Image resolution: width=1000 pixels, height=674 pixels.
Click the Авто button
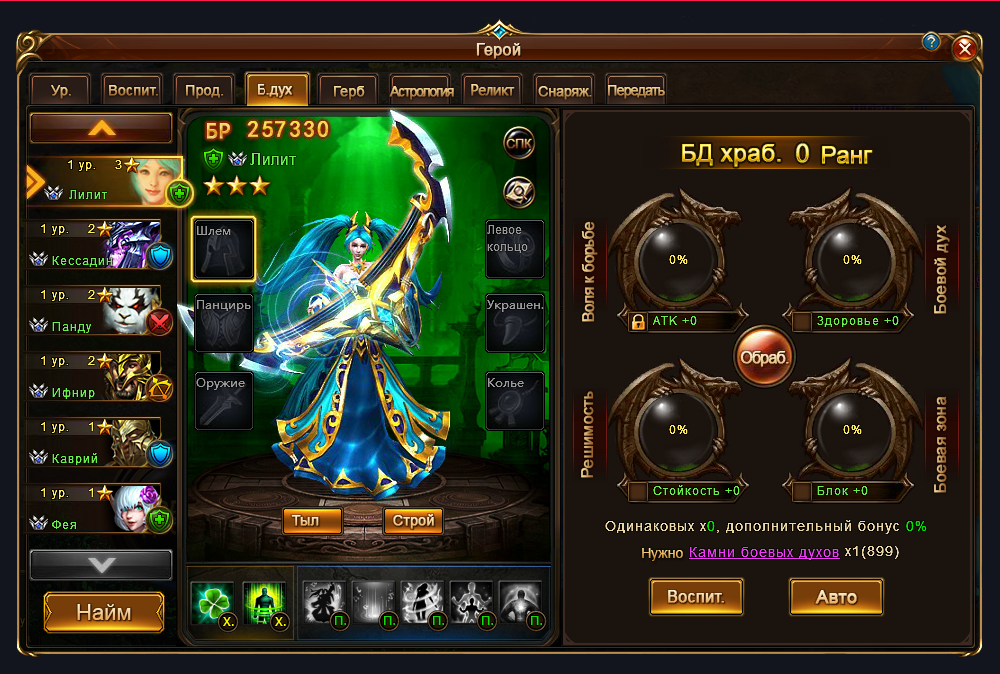836,598
